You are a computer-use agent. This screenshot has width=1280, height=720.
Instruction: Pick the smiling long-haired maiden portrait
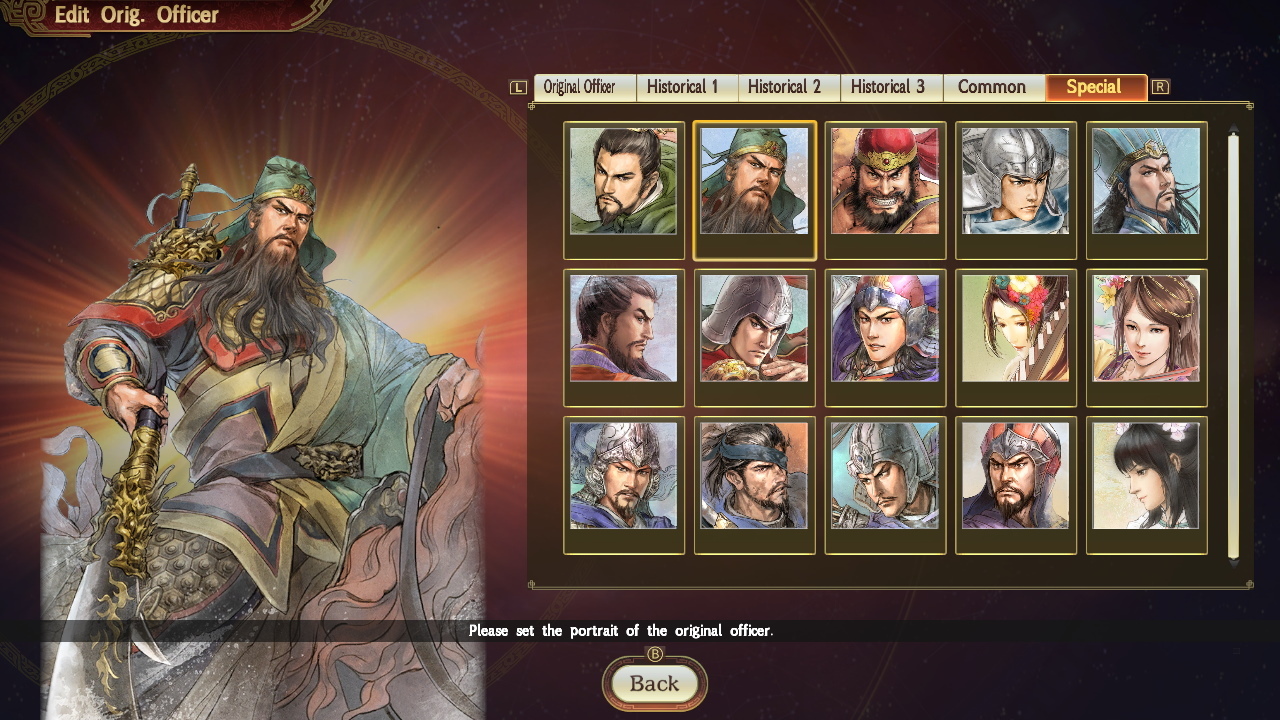coord(1146,337)
